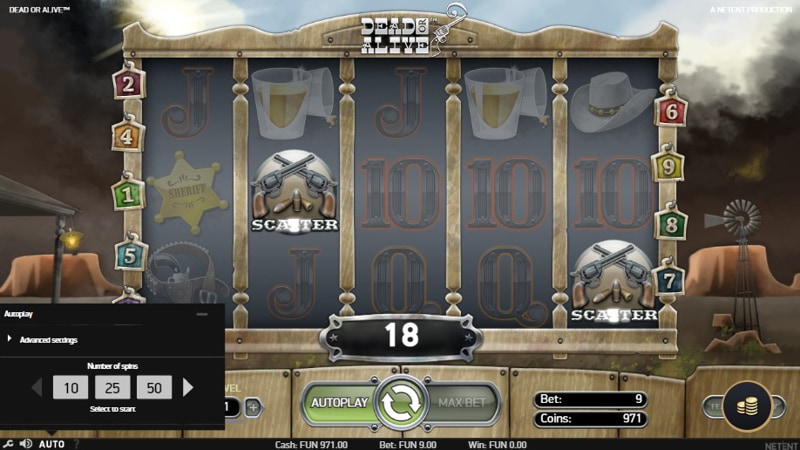Select bet line number 6
800x450 pixels.
[670, 110]
